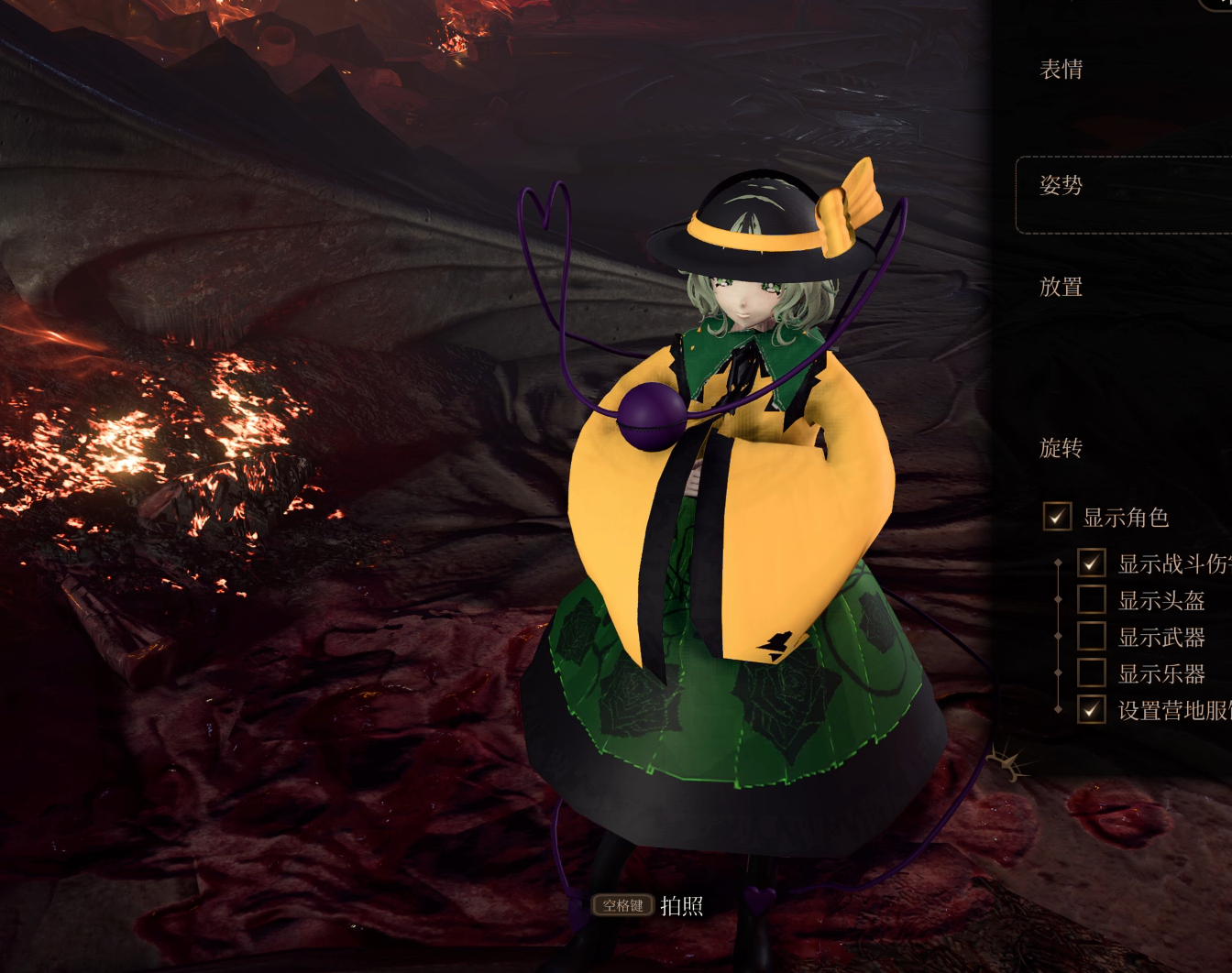Open the 放置 placement section

1061,288
